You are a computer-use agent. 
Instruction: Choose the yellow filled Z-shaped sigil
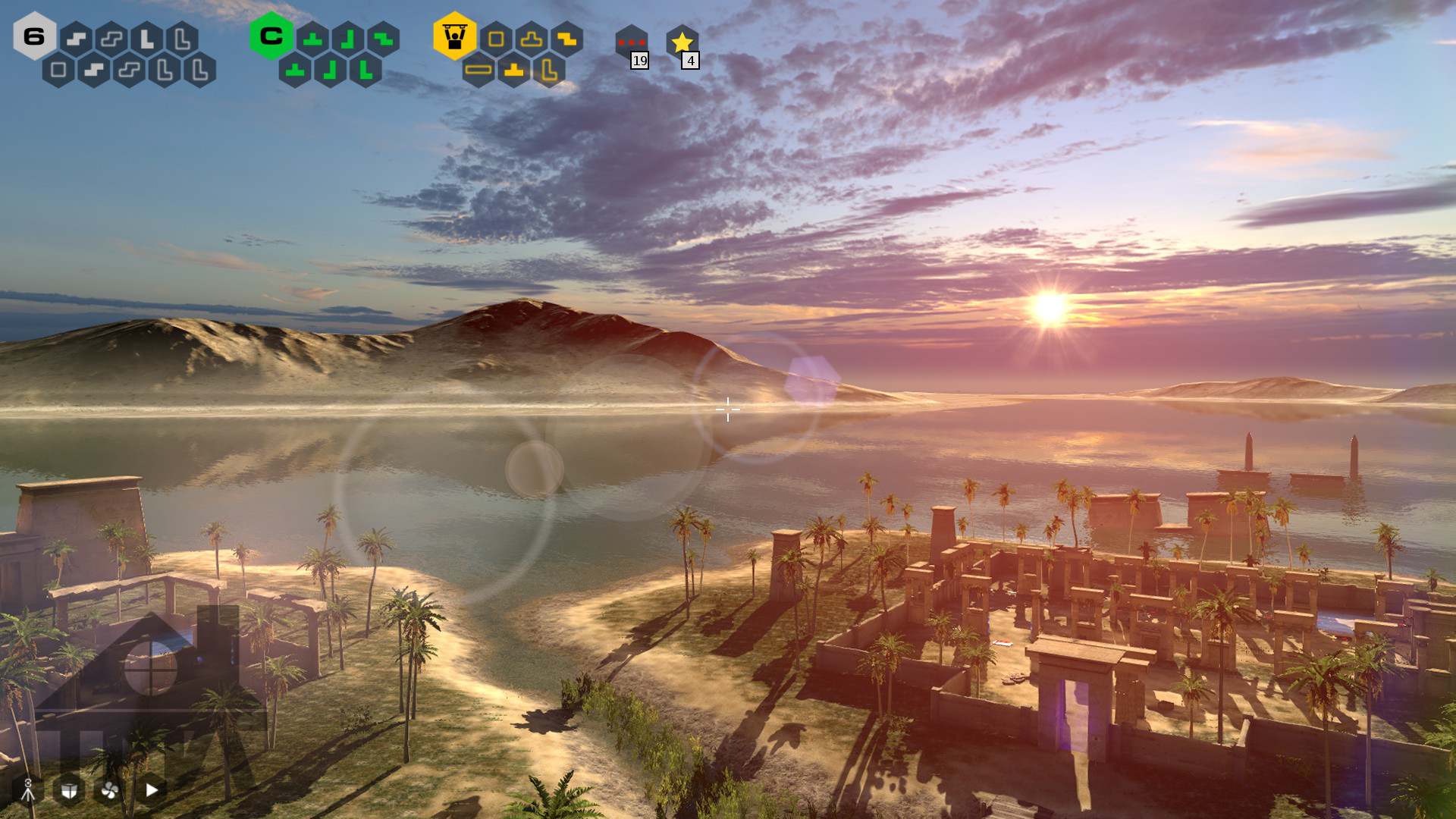tap(566, 39)
